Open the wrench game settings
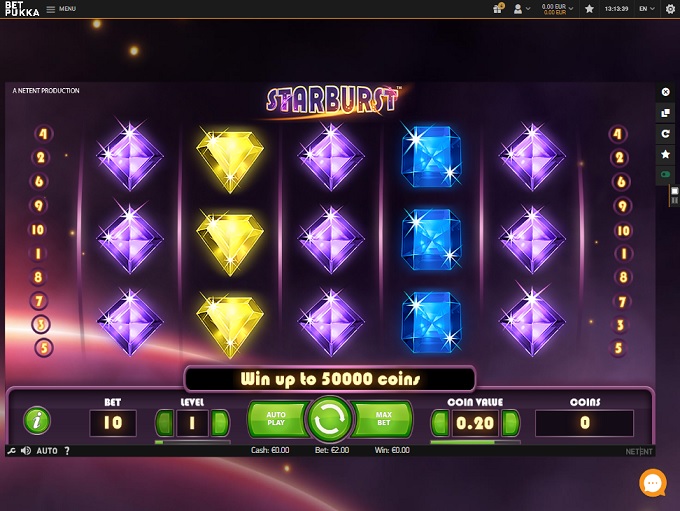The image size is (680, 511). coord(11,451)
